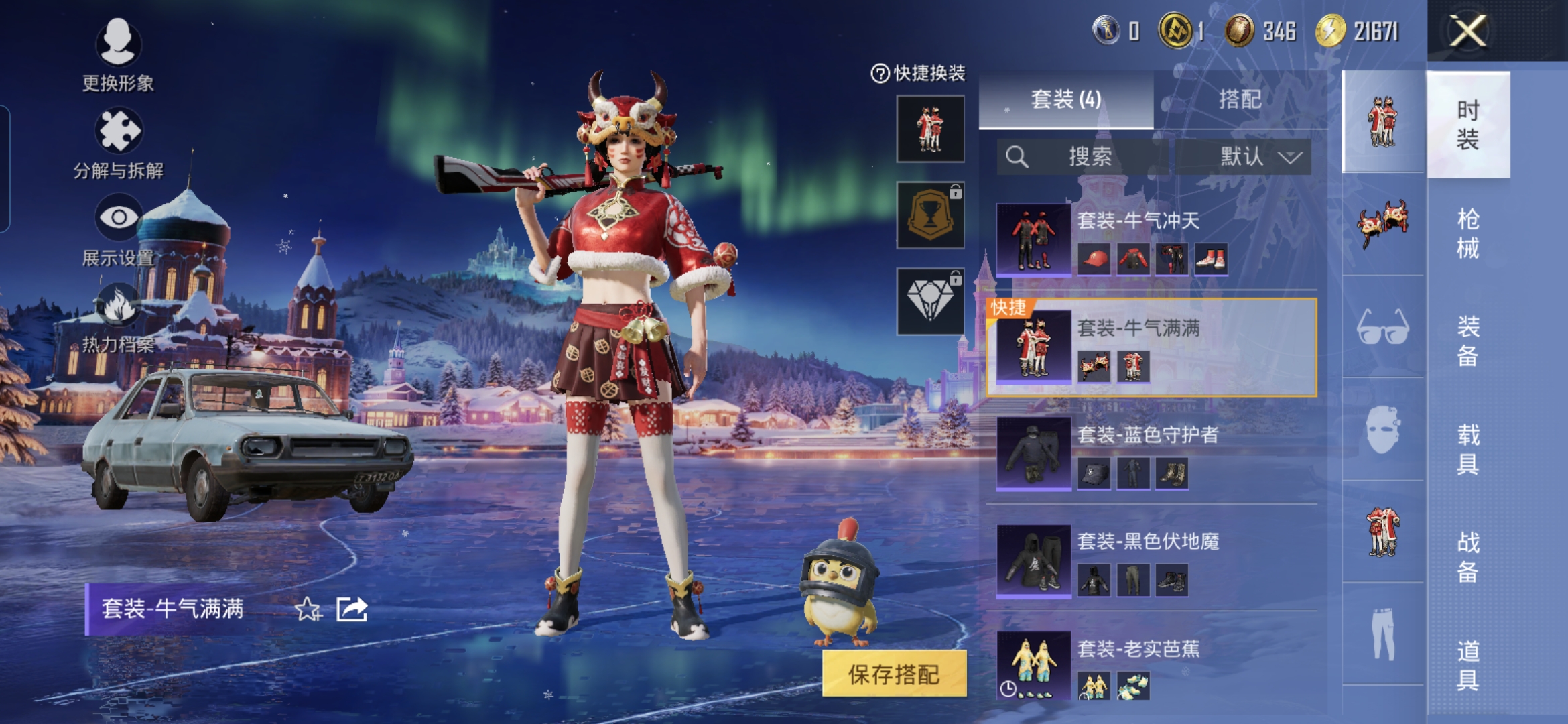The height and width of the screenshot is (724, 1568).
Task: Close the wardrobe with the X button
Action: pos(1467,32)
